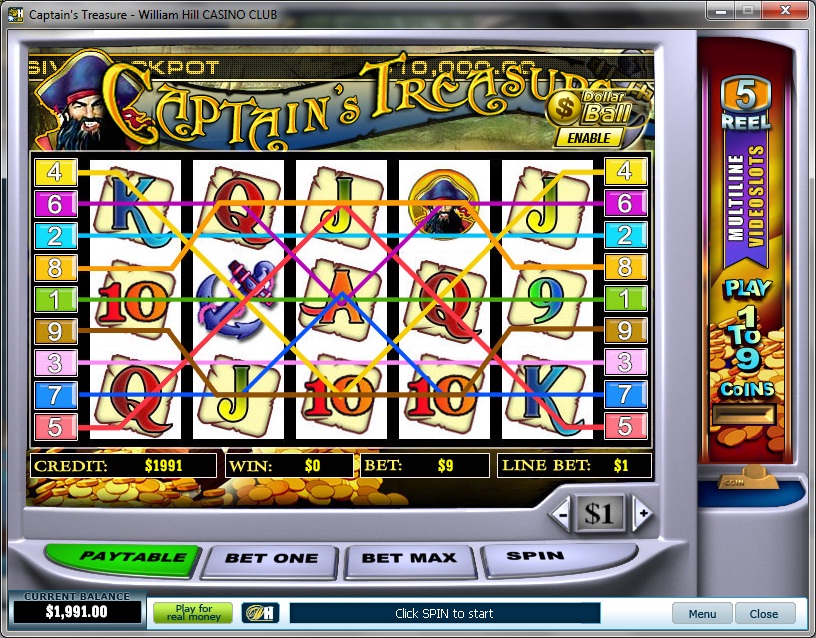Choose Play for real money
The image size is (816, 638).
pyautogui.click(x=193, y=613)
